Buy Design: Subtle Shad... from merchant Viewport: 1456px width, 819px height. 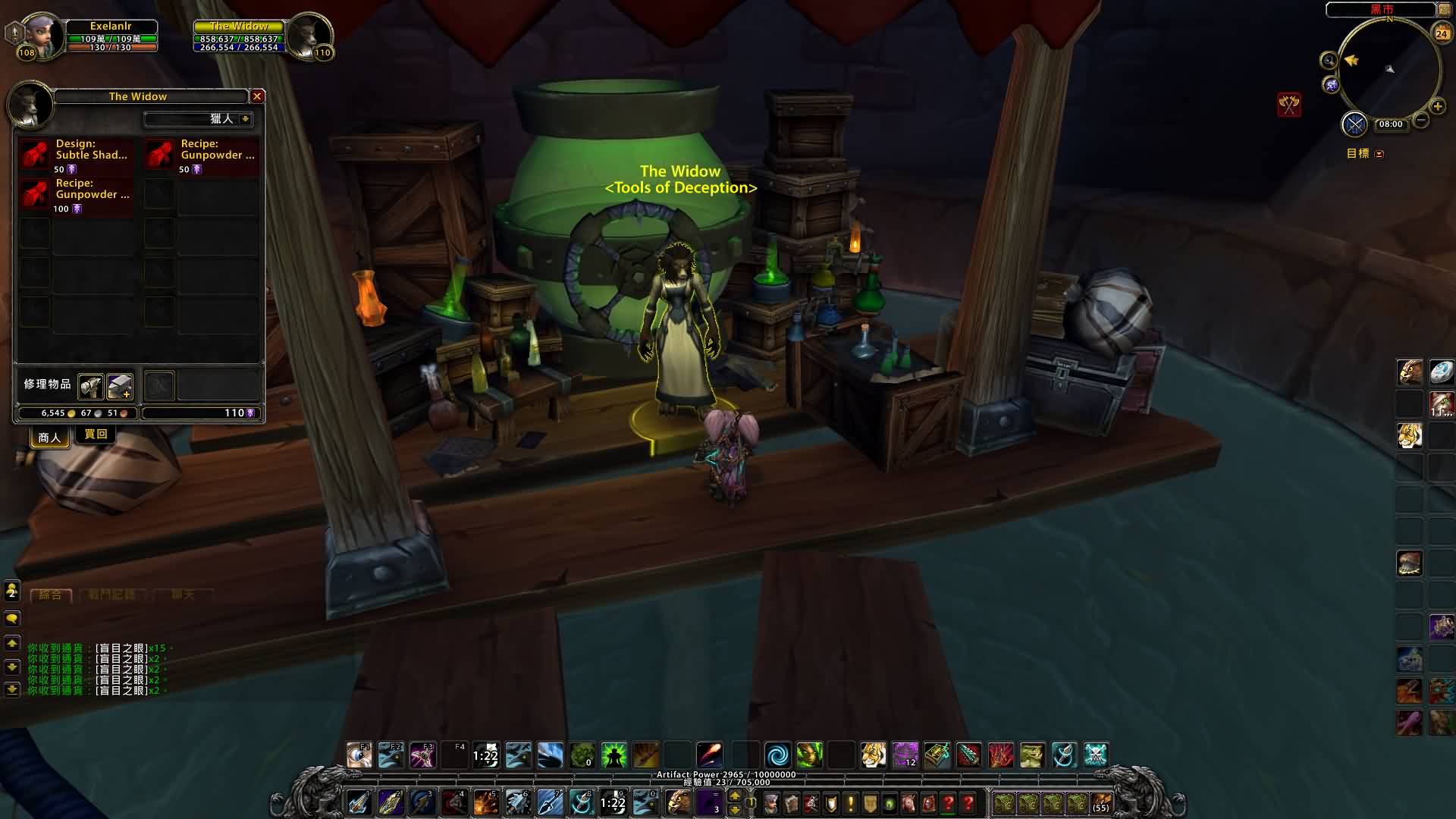tap(35, 154)
